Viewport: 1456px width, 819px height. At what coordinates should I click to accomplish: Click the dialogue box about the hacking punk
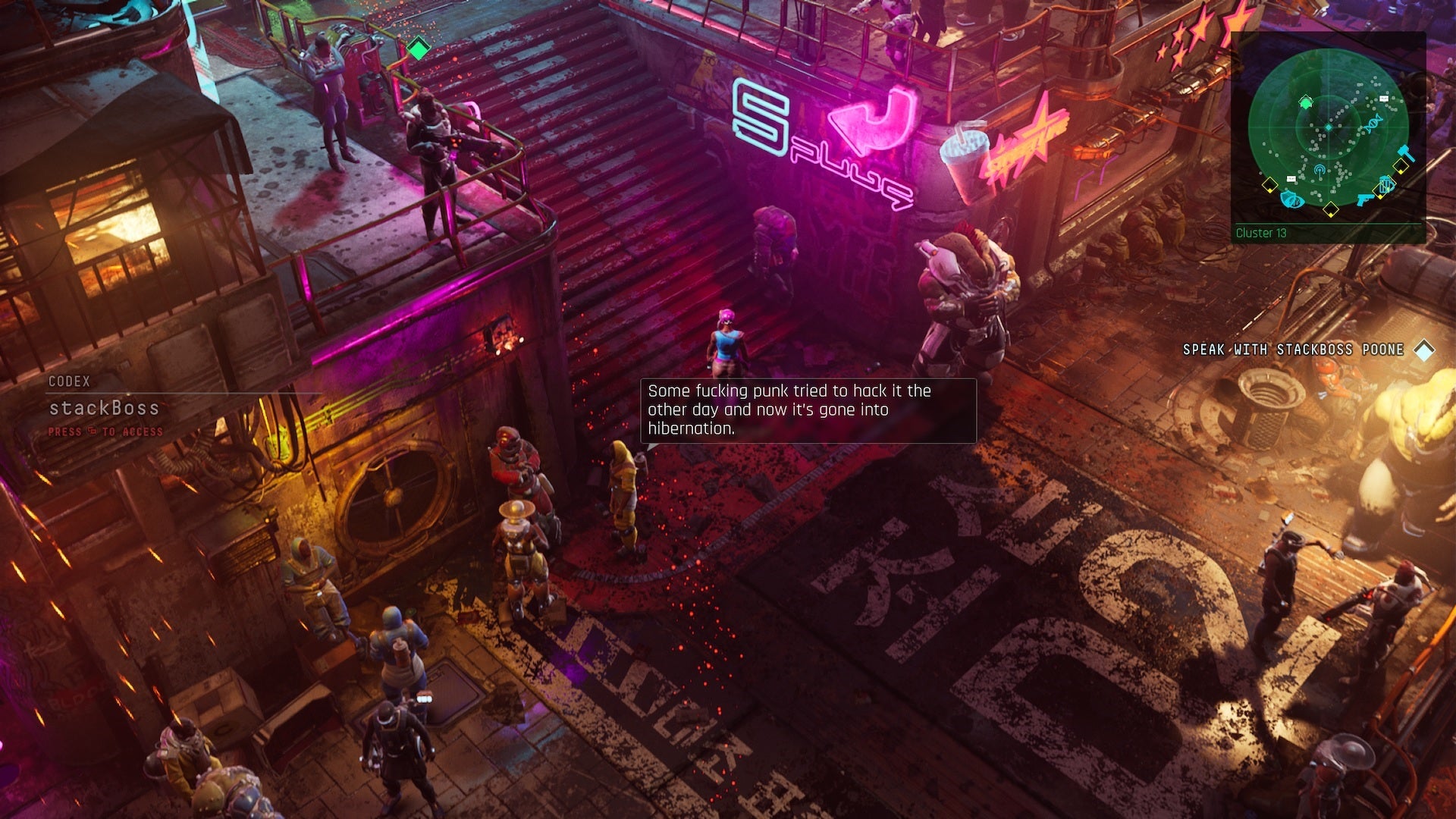808,409
